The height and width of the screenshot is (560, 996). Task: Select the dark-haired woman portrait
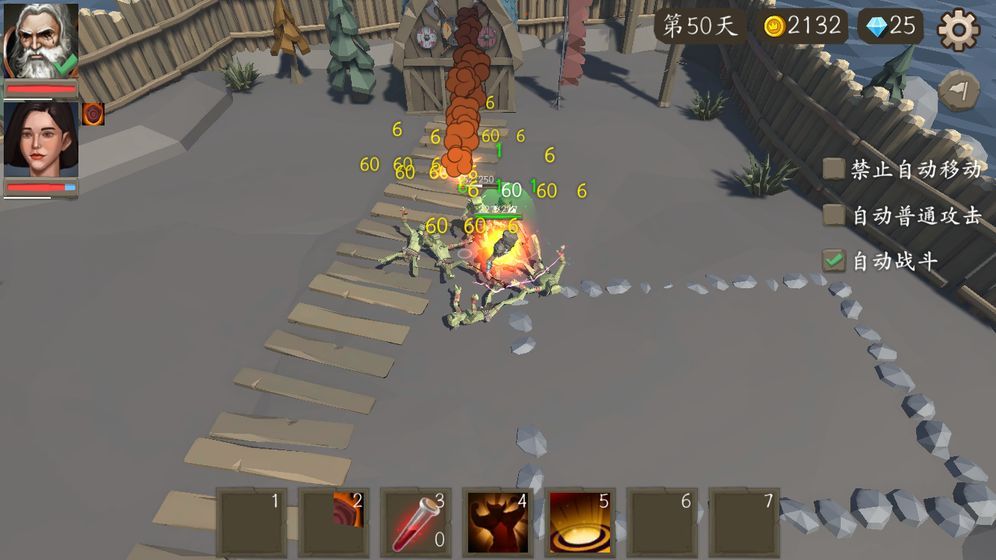40,139
